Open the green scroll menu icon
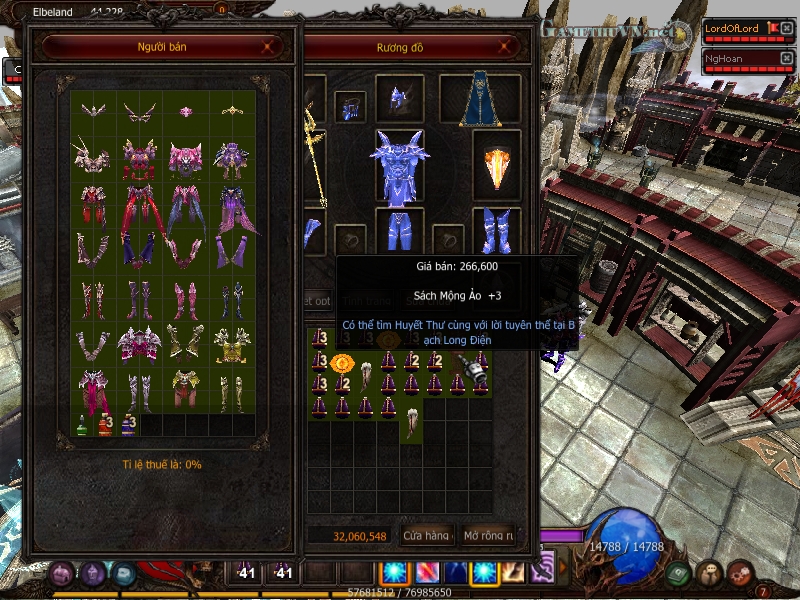This screenshot has height=600, width=800. (x=679, y=573)
